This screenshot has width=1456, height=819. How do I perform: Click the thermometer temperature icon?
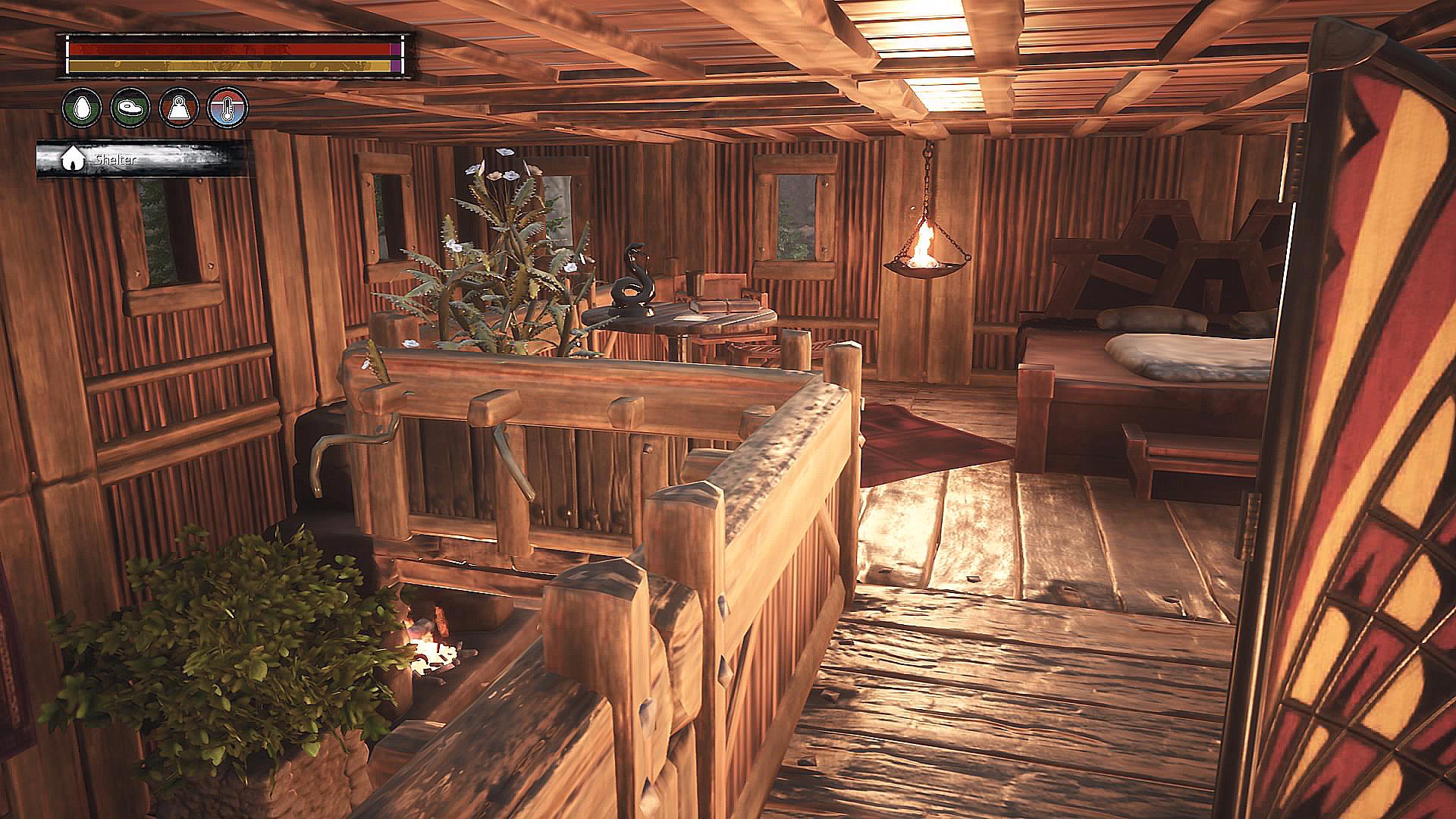point(228,107)
